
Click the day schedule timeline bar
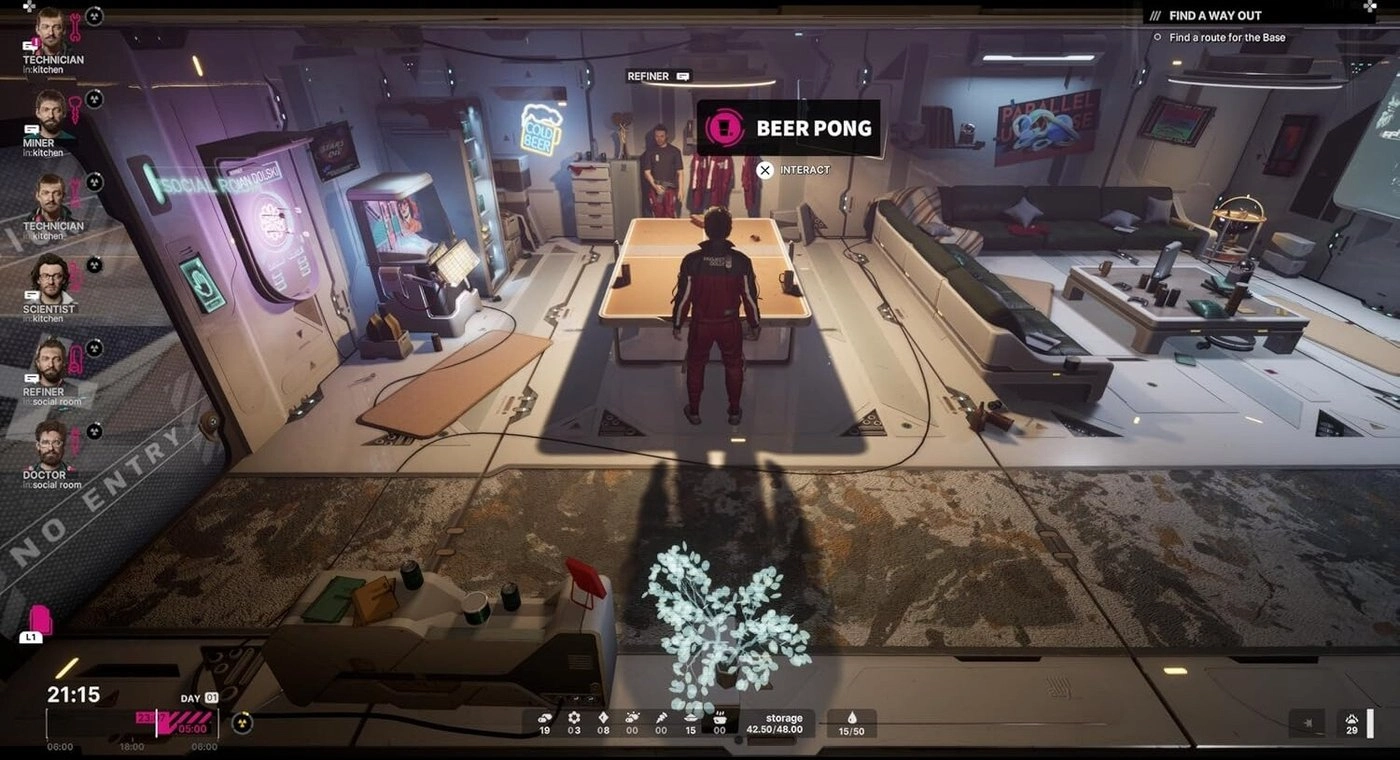tap(132, 722)
